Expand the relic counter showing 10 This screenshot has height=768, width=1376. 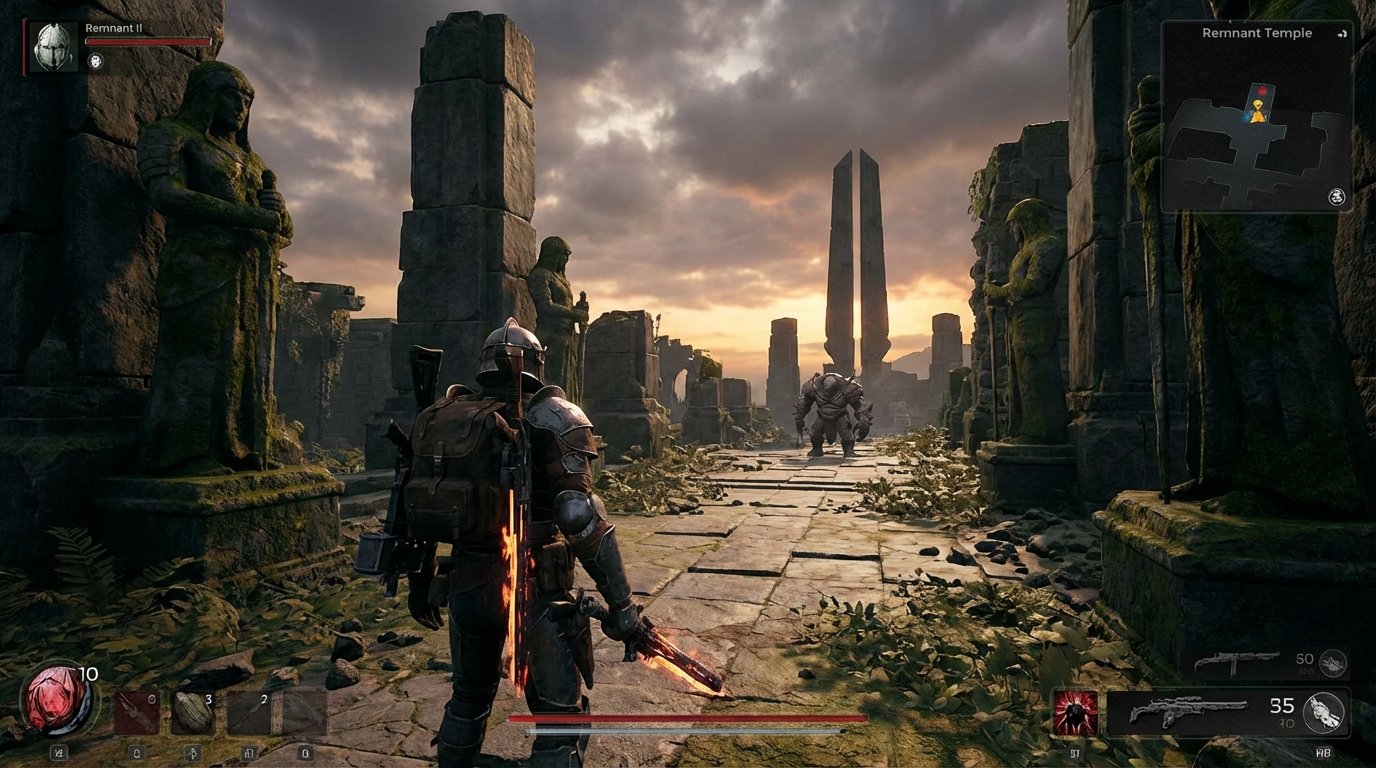[x=87, y=674]
